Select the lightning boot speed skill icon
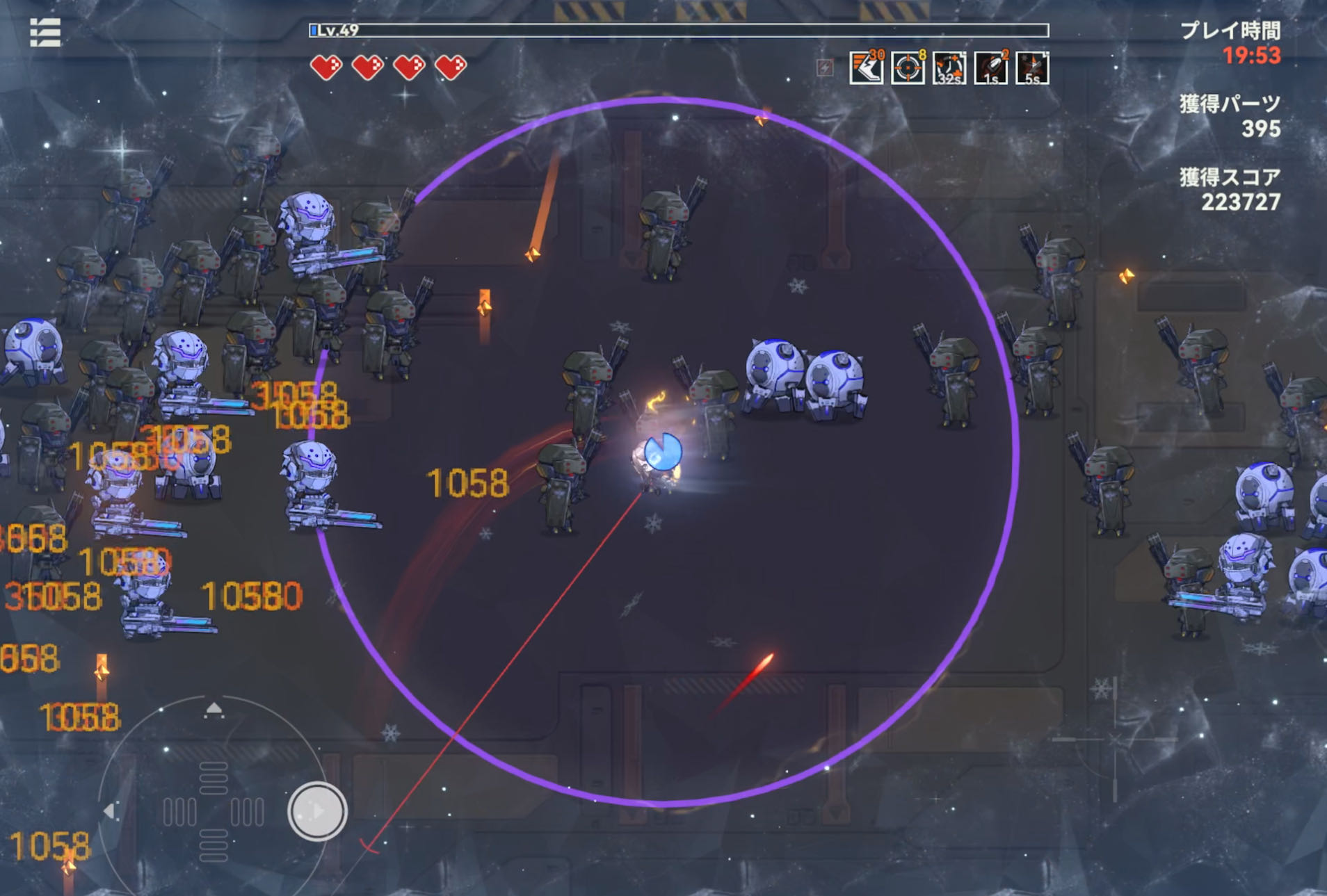 [866, 68]
